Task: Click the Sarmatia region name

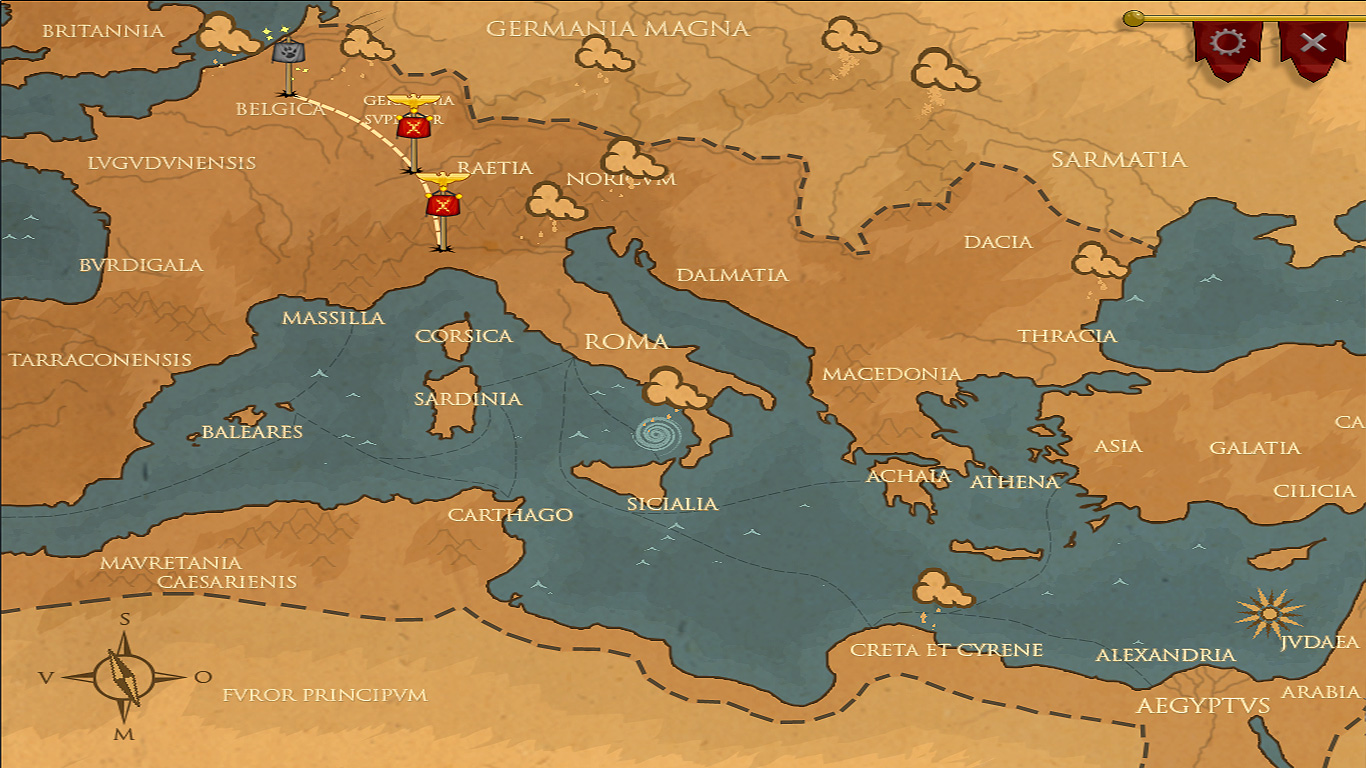Action: pyautogui.click(x=1119, y=158)
